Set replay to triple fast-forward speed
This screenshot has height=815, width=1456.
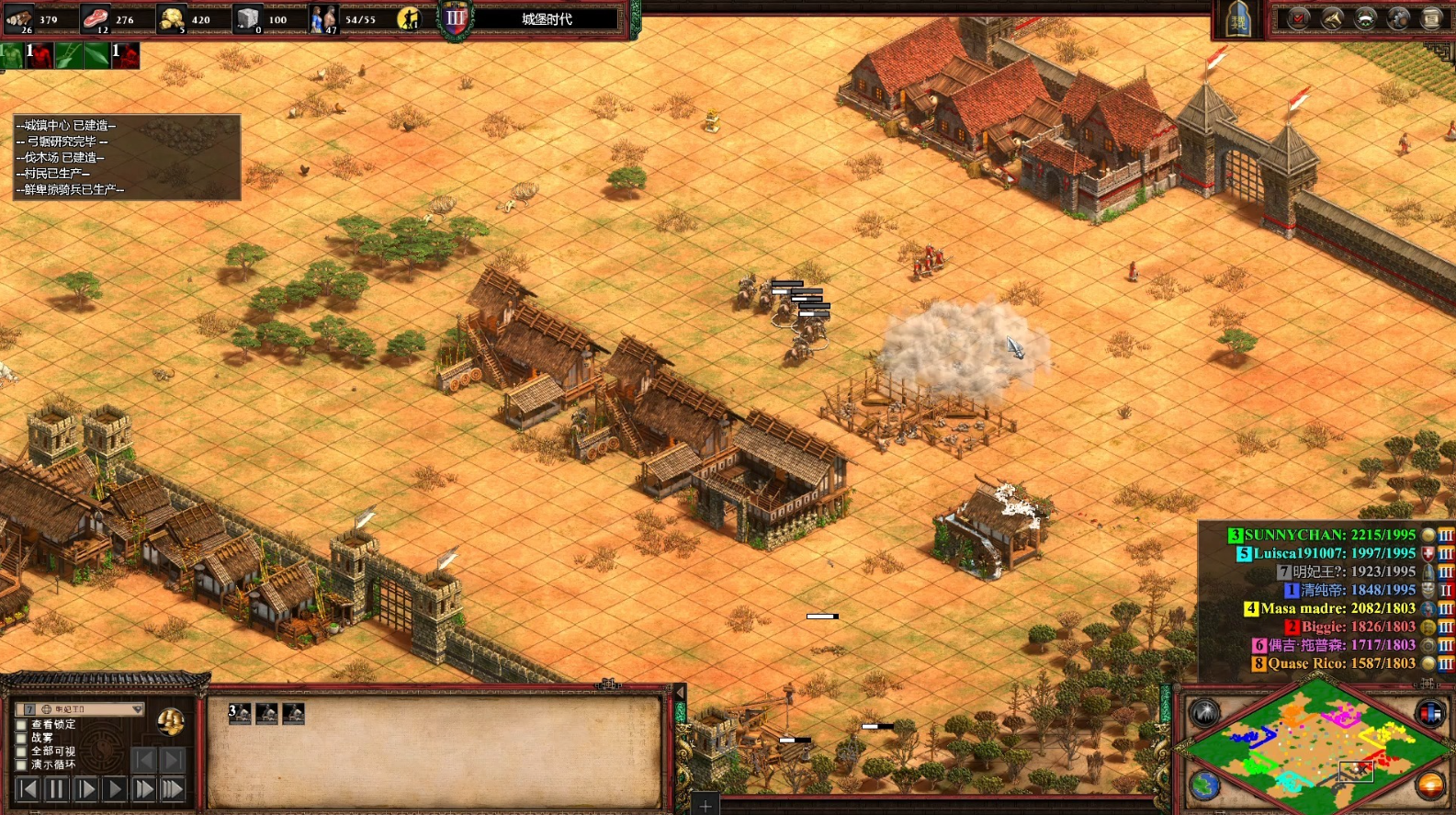tap(173, 788)
